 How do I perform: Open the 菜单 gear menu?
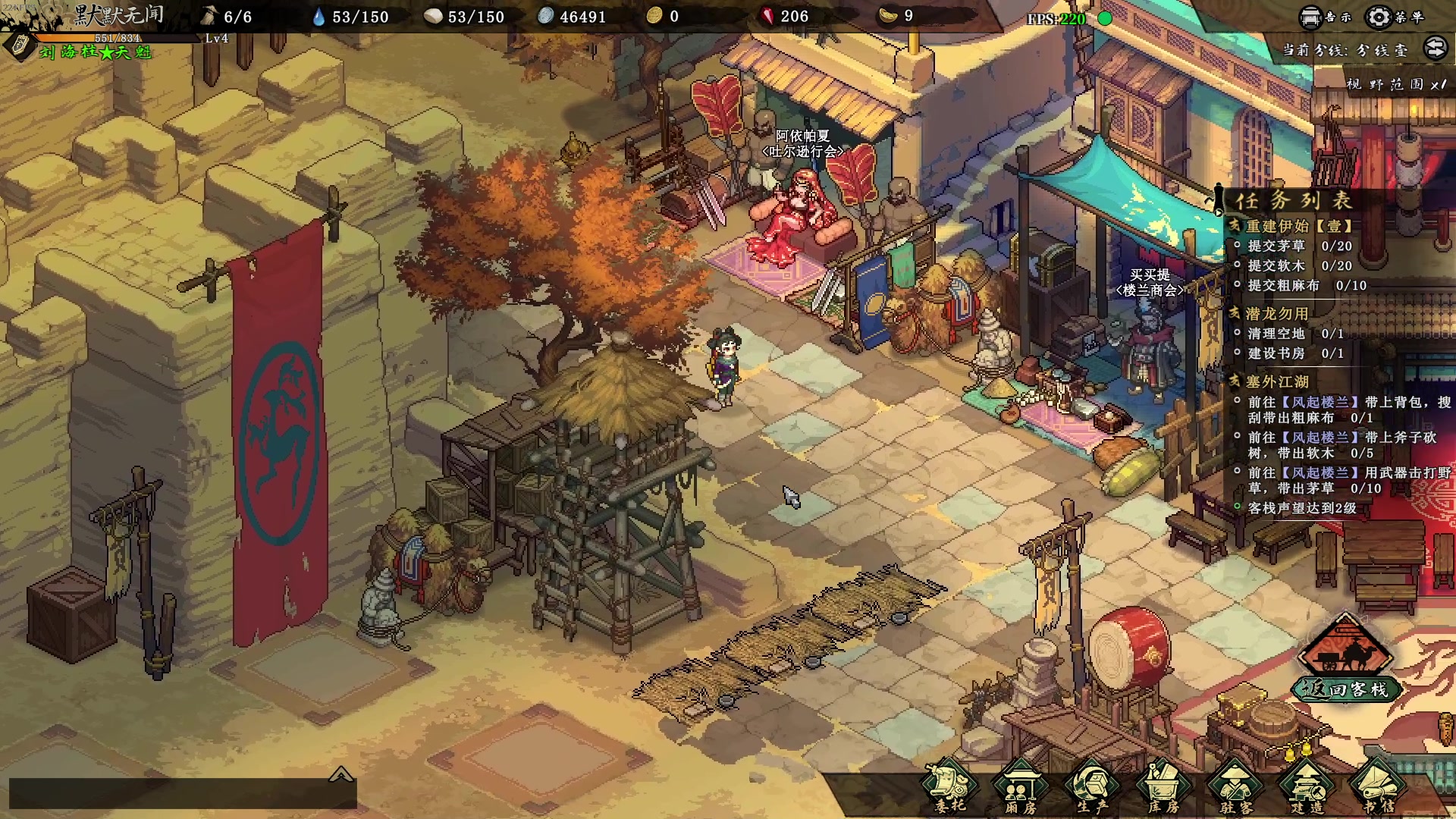(1394, 17)
